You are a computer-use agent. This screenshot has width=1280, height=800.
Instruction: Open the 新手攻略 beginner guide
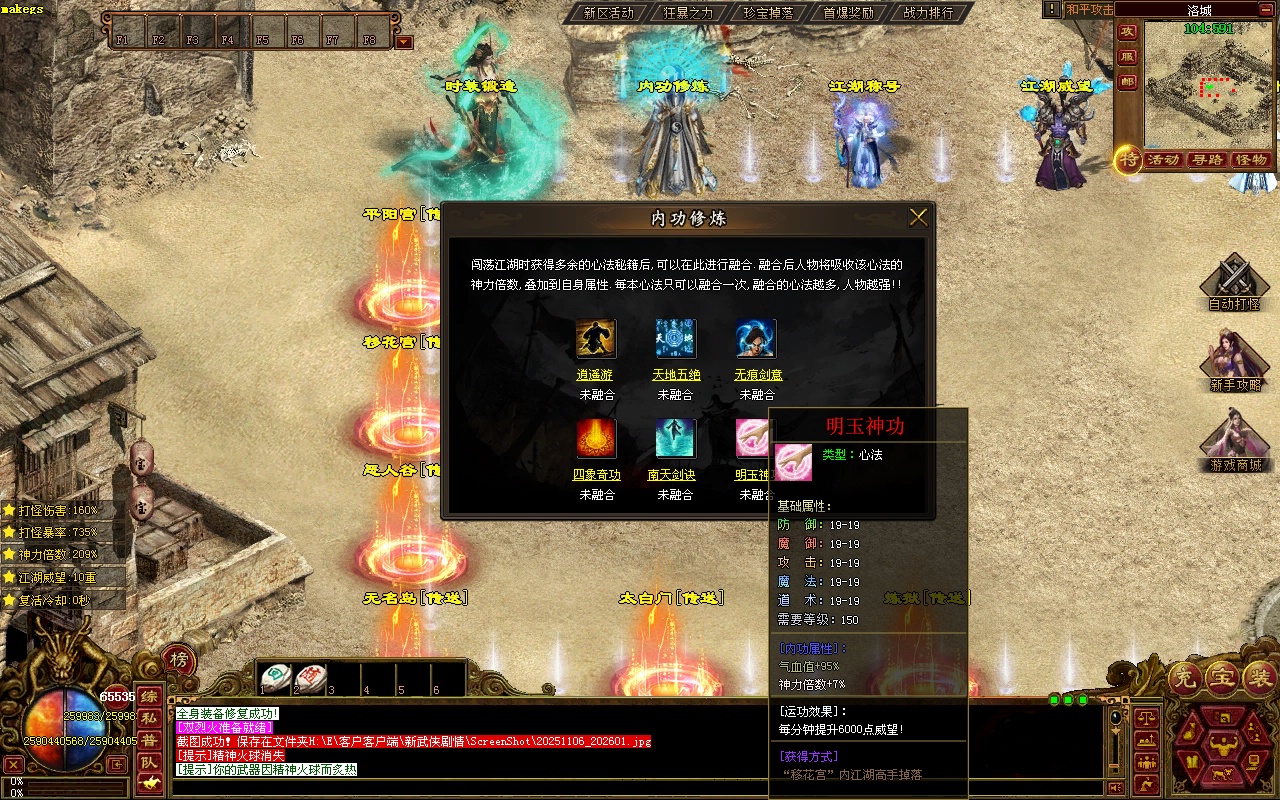(1234, 362)
